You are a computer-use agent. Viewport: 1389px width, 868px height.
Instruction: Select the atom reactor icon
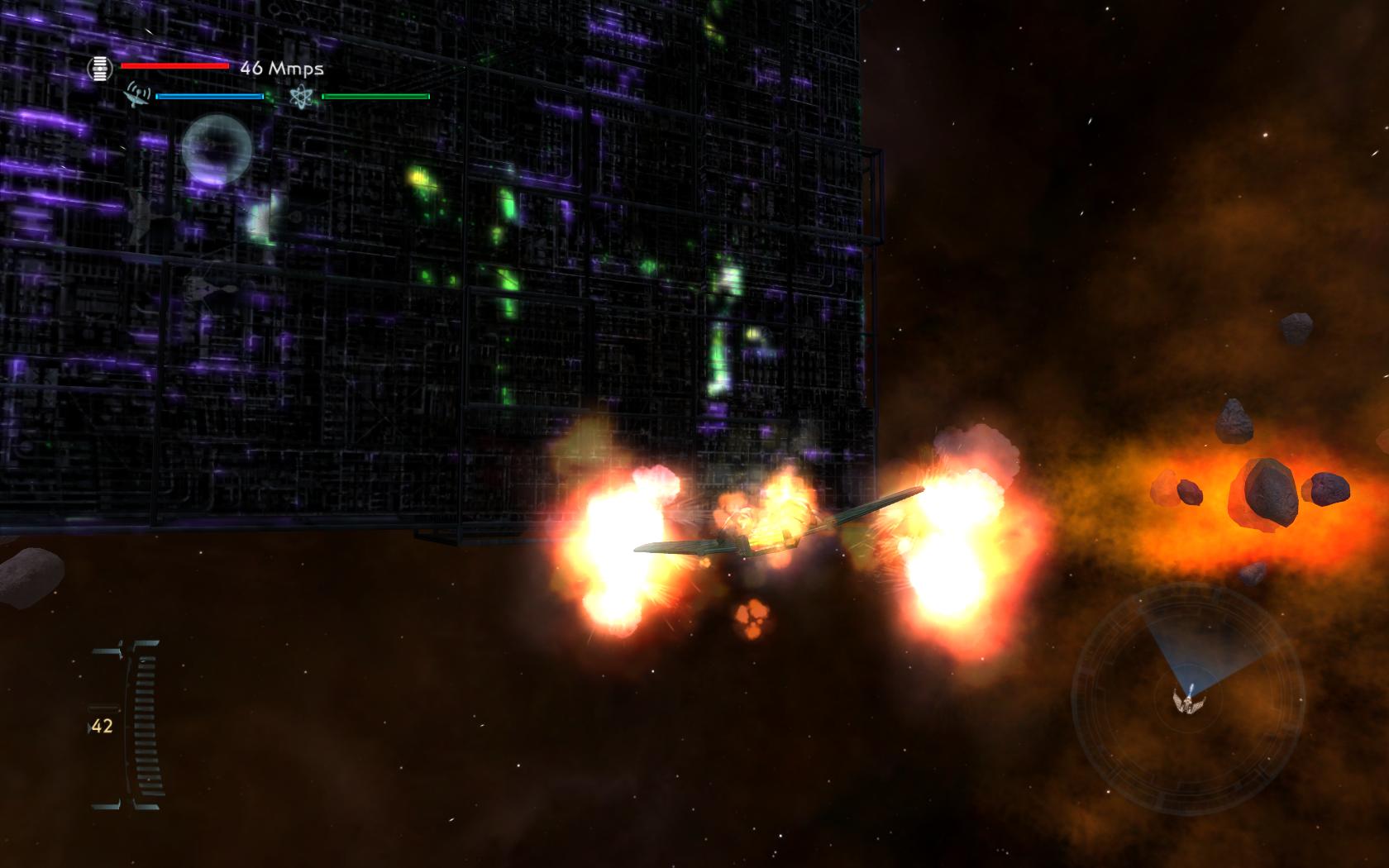click(x=303, y=95)
